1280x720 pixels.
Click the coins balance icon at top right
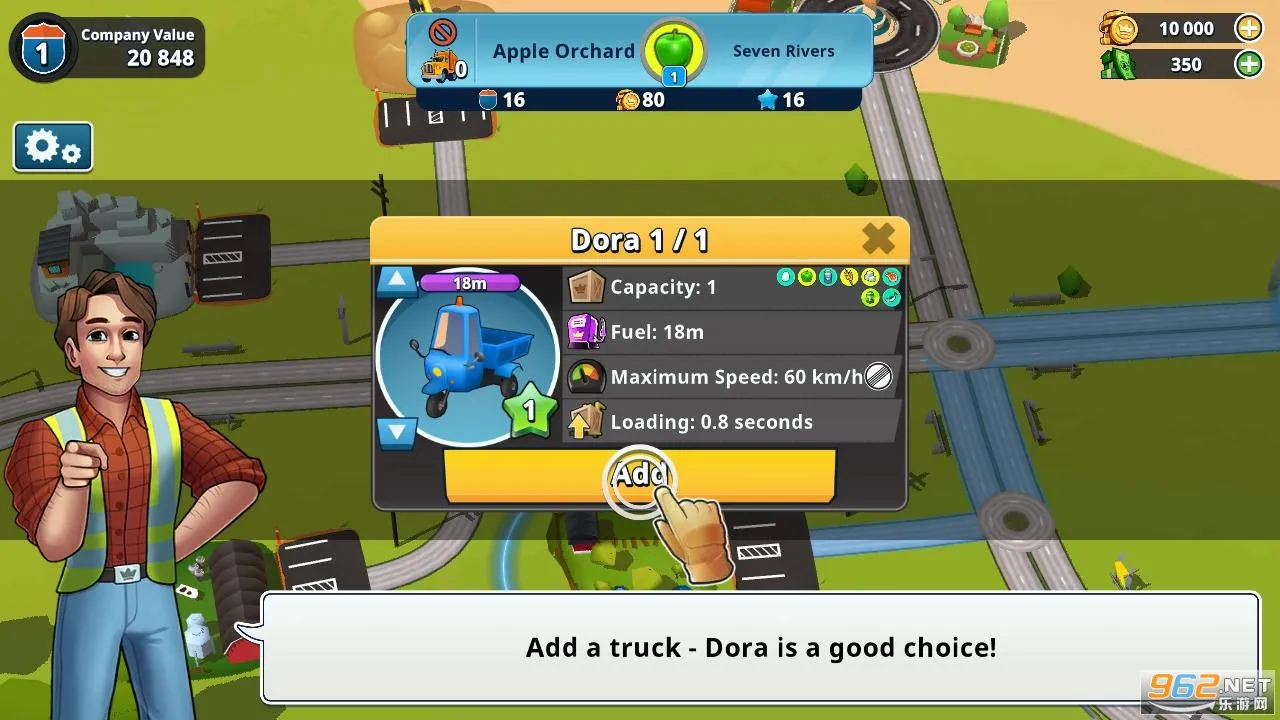click(1120, 29)
